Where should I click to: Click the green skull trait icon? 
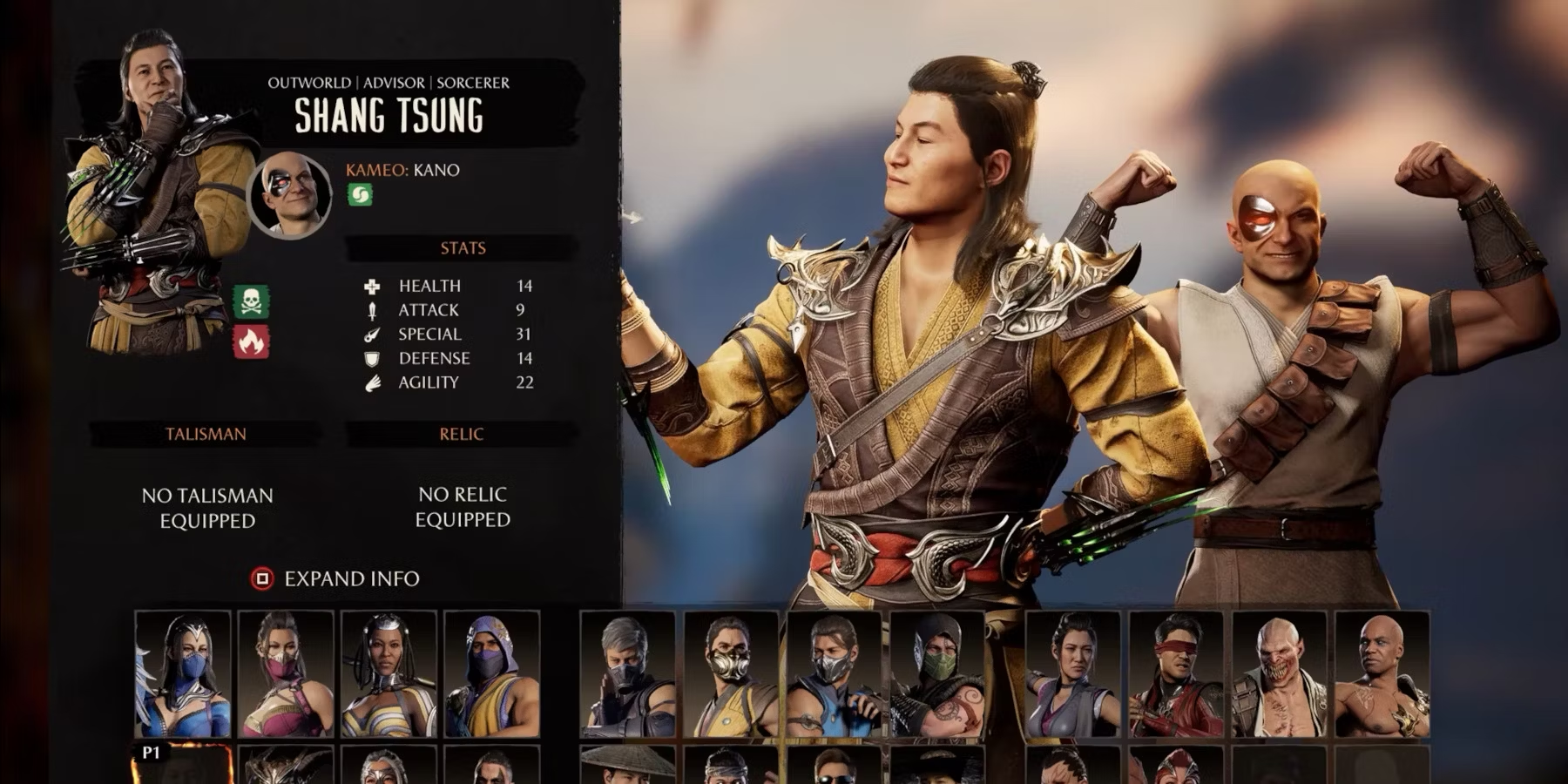[x=251, y=302]
